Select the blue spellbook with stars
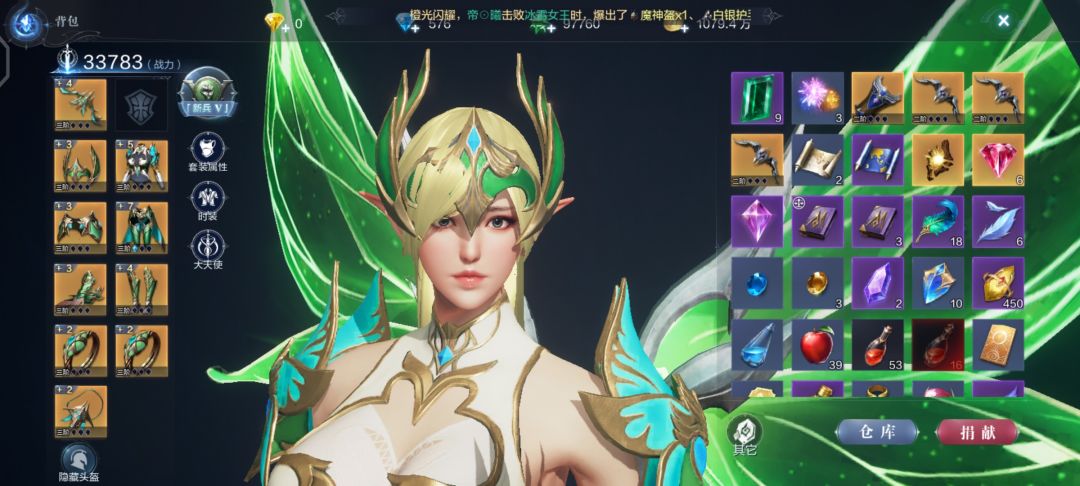The height and width of the screenshot is (486, 1080). (x=878, y=159)
